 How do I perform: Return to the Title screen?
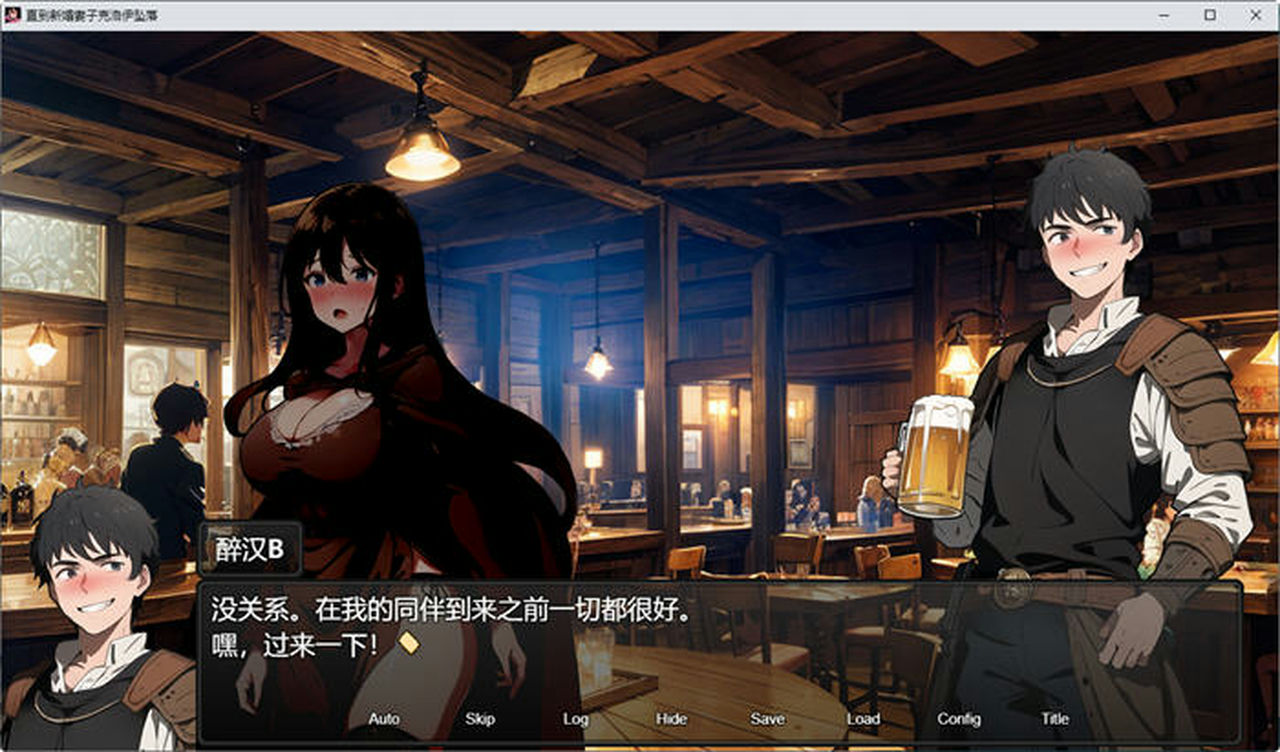(1054, 719)
